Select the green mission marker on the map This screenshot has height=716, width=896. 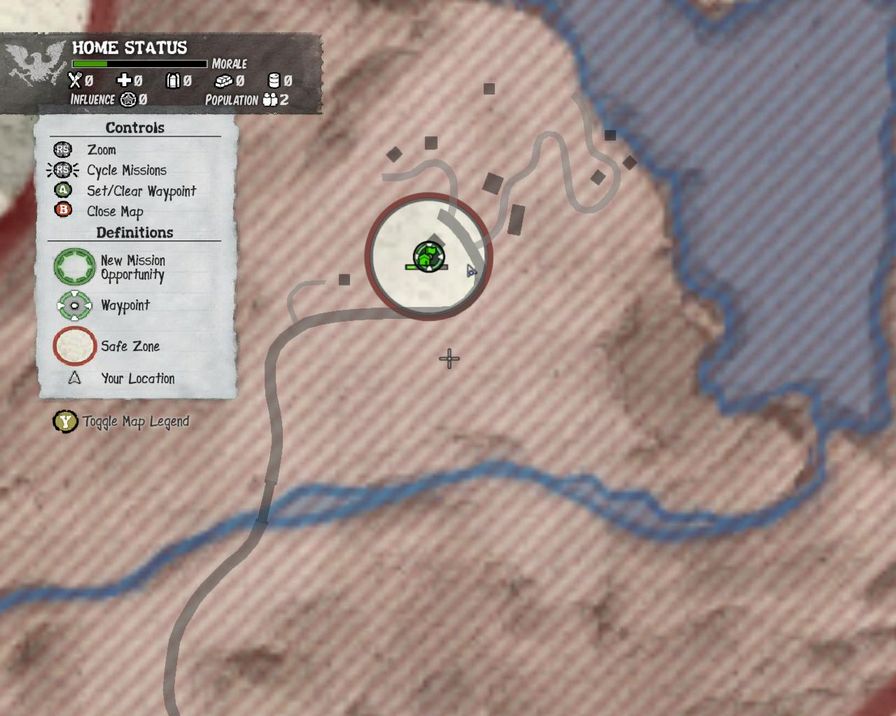427,257
